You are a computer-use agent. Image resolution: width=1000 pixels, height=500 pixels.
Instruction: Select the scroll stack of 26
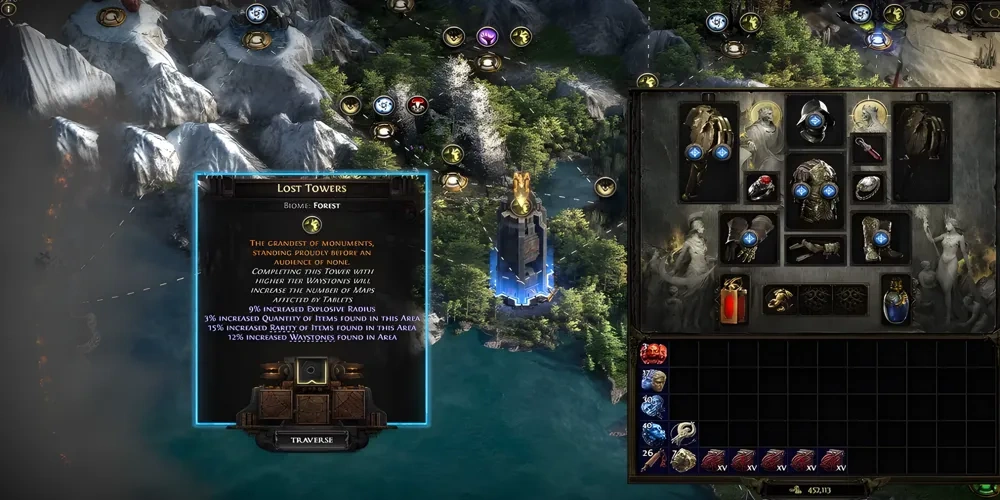coord(654,460)
